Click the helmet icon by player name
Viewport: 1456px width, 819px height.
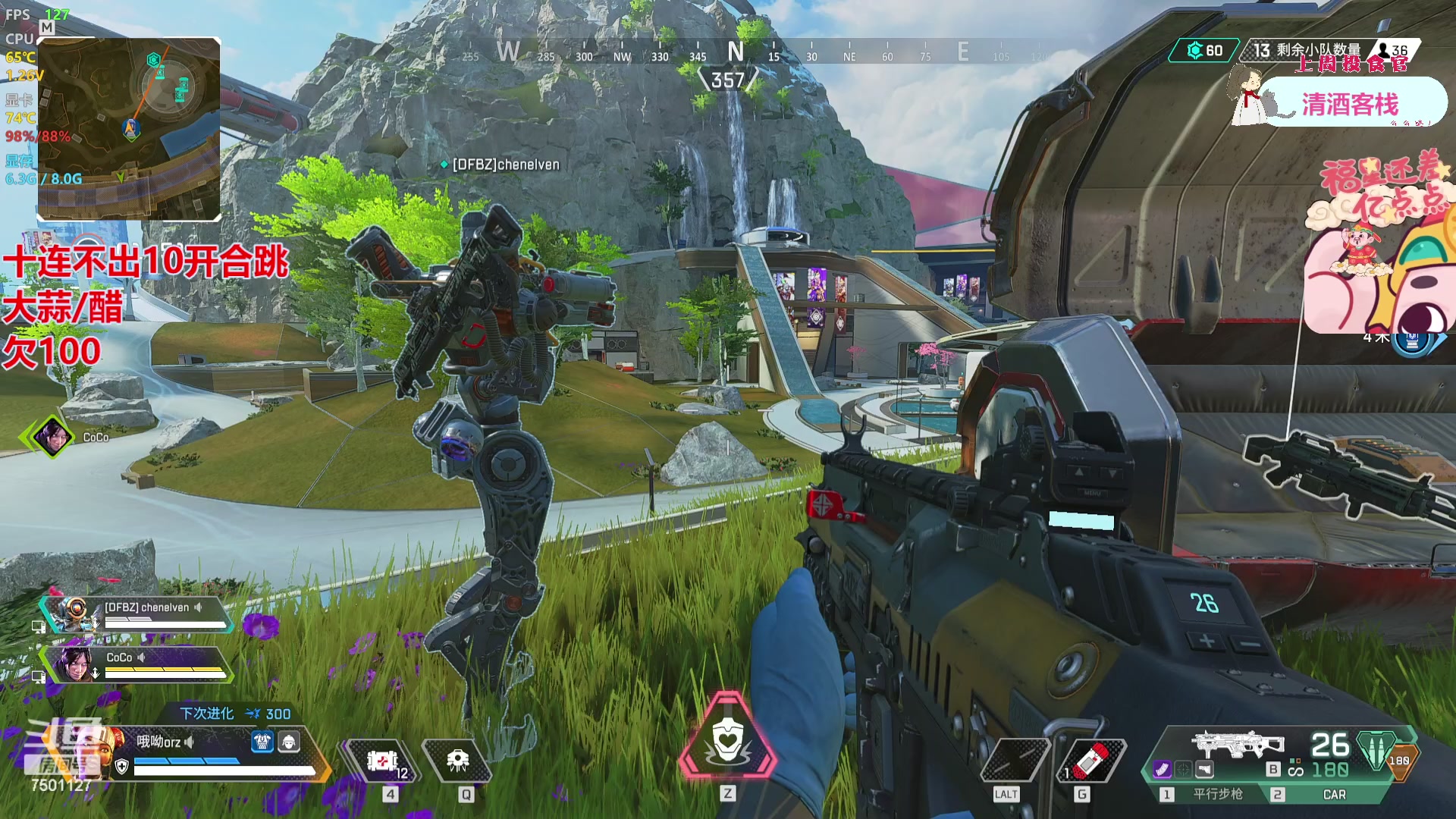pos(289,742)
